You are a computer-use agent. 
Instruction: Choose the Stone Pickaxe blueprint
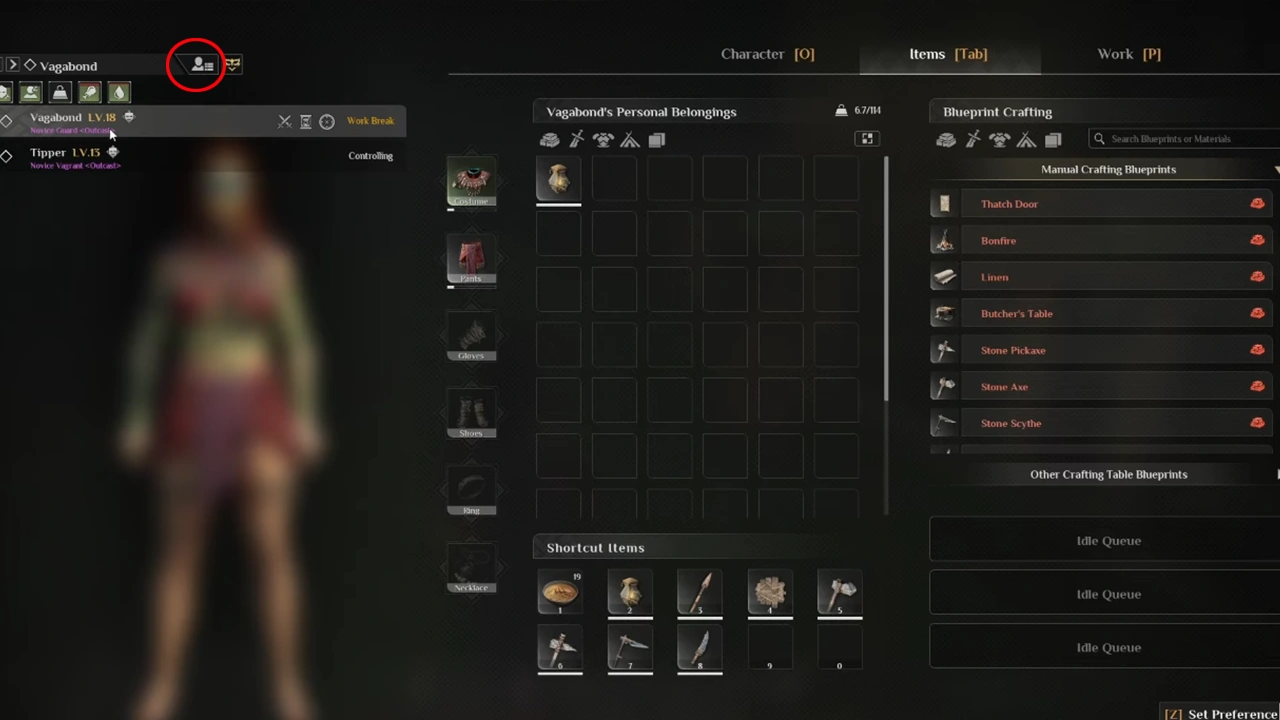pos(1012,351)
